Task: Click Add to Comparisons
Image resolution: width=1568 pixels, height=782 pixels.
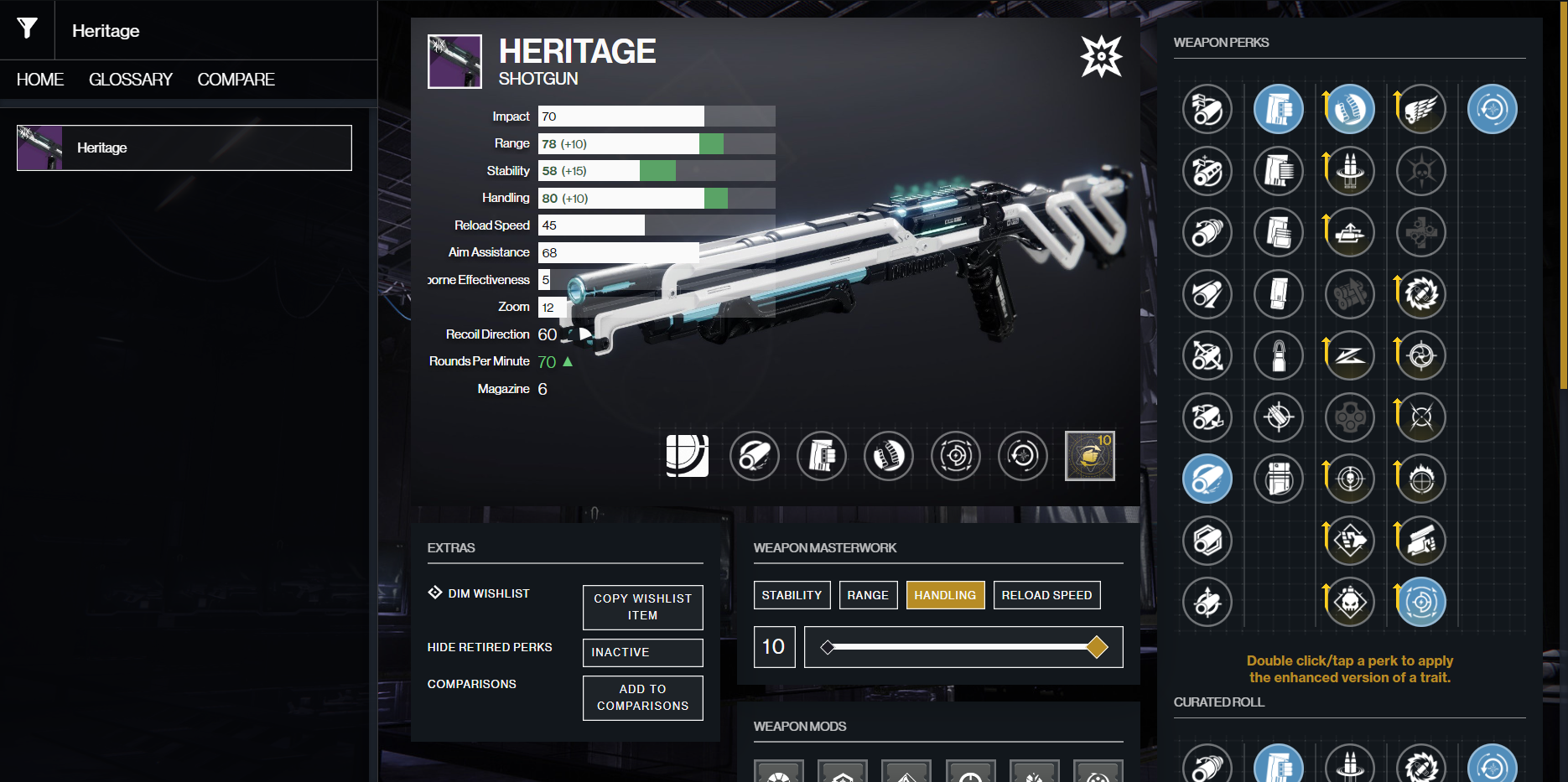Action: pyautogui.click(x=642, y=697)
